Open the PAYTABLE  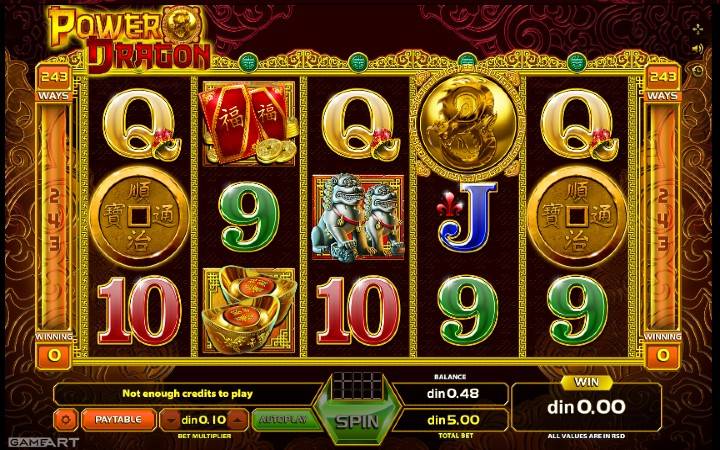coord(118,419)
